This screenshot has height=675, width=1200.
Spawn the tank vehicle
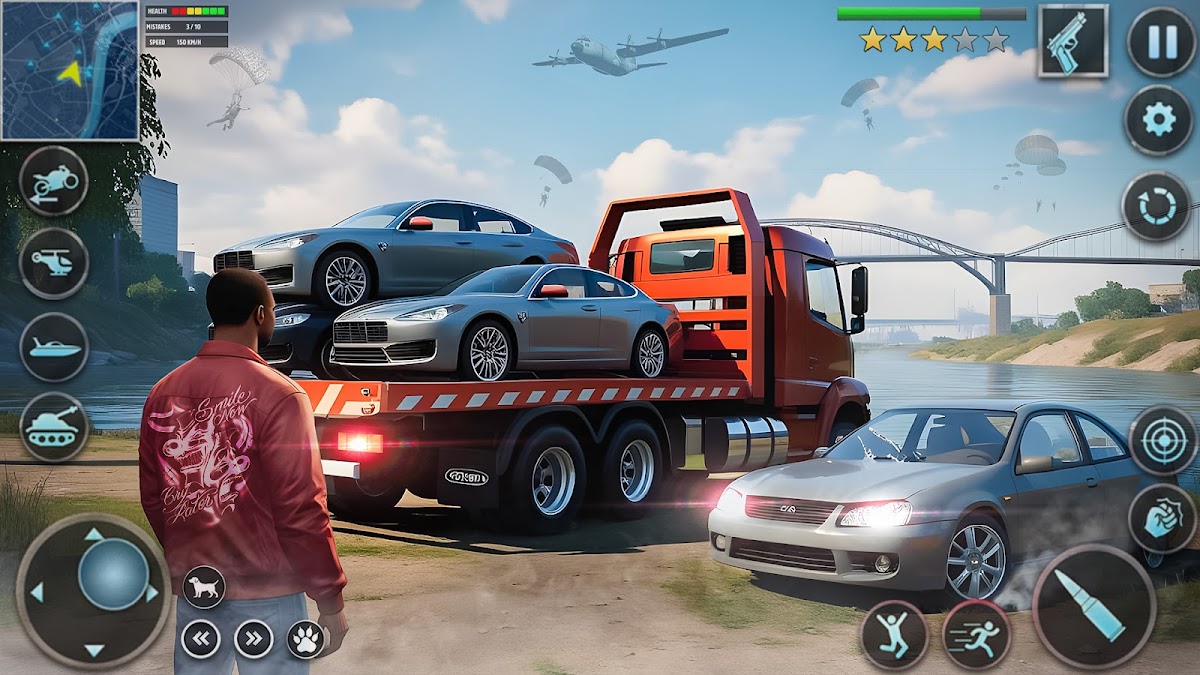pos(54,427)
